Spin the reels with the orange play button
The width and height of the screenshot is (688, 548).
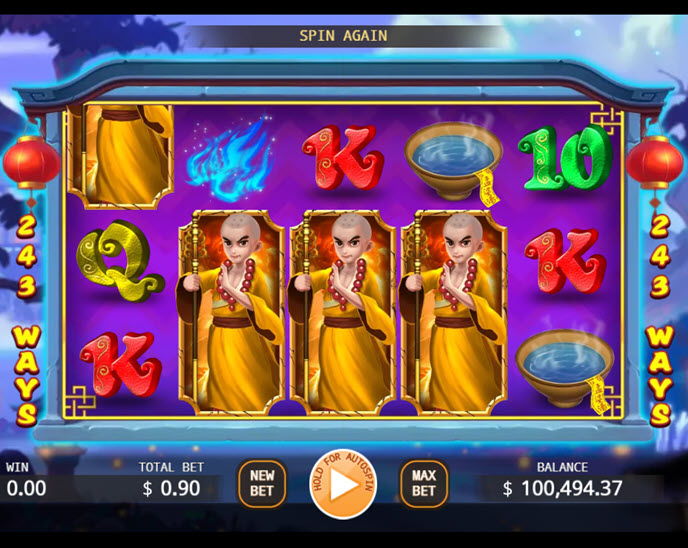click(x=342, y=485)
